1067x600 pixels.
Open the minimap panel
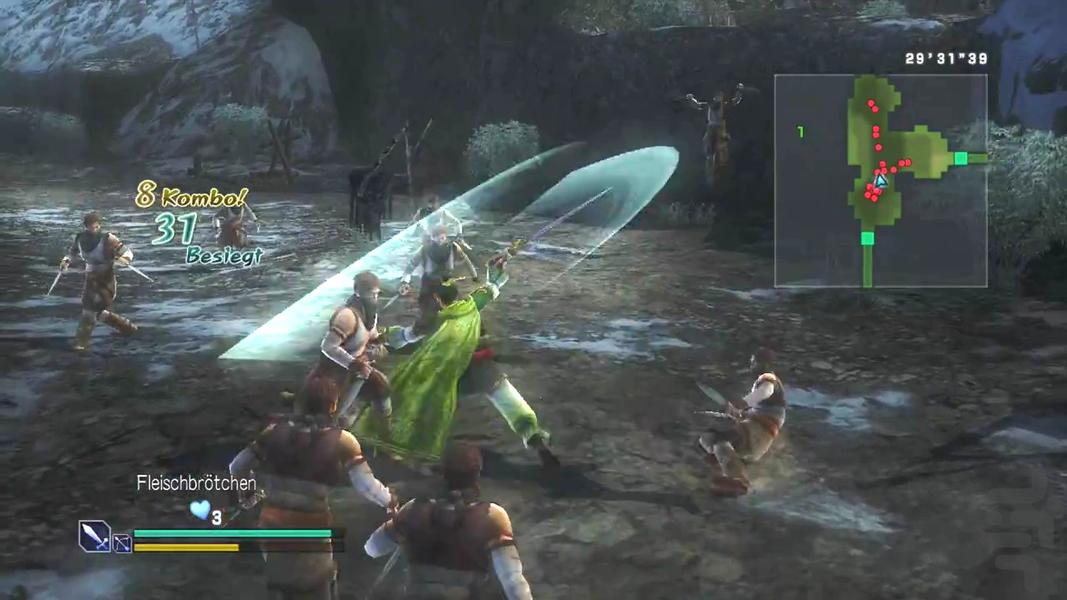click(880, 181)
